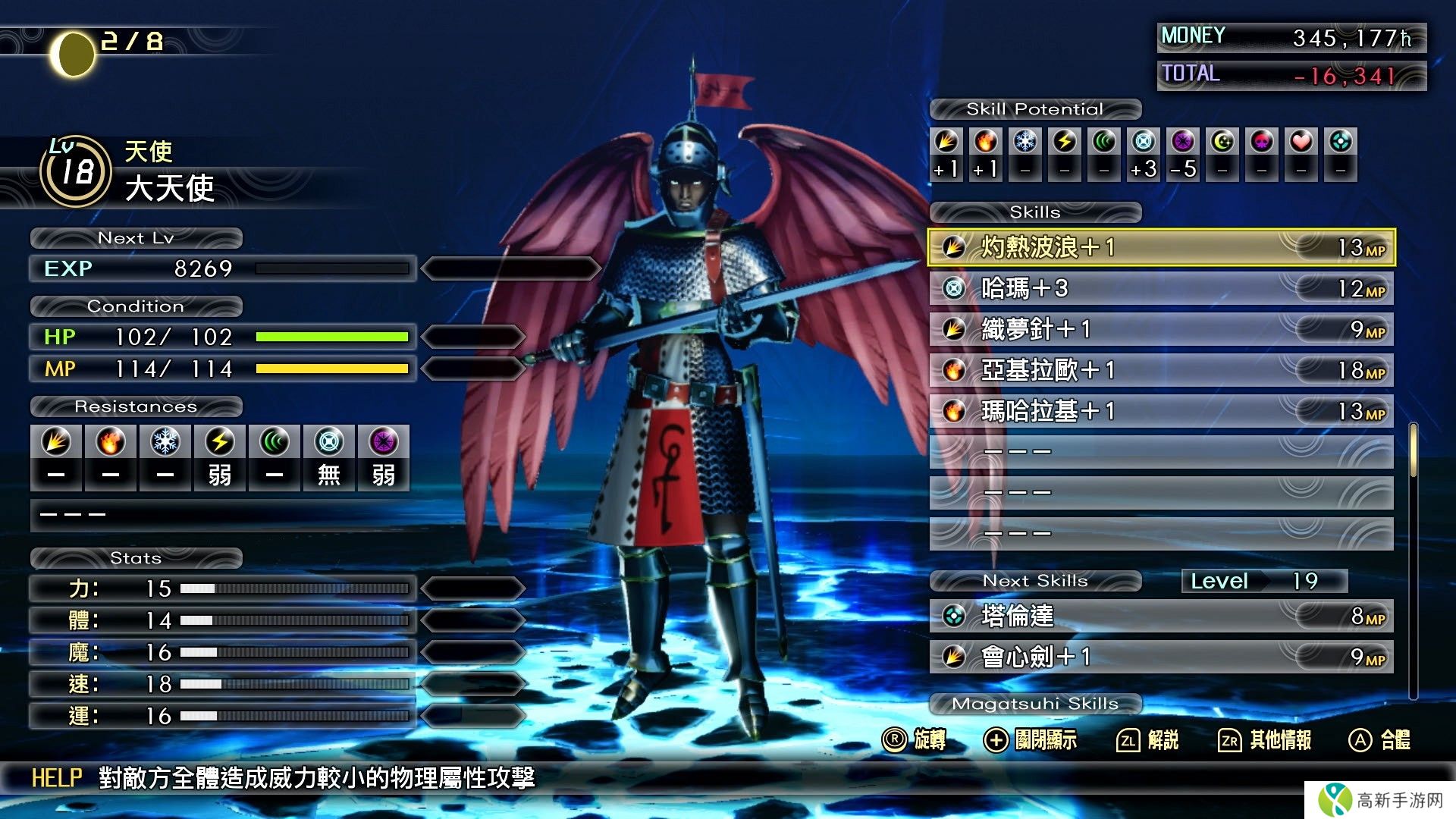Click the light resistance icon marked 無
Screen dimensions: 1456x819
(329, 442)
